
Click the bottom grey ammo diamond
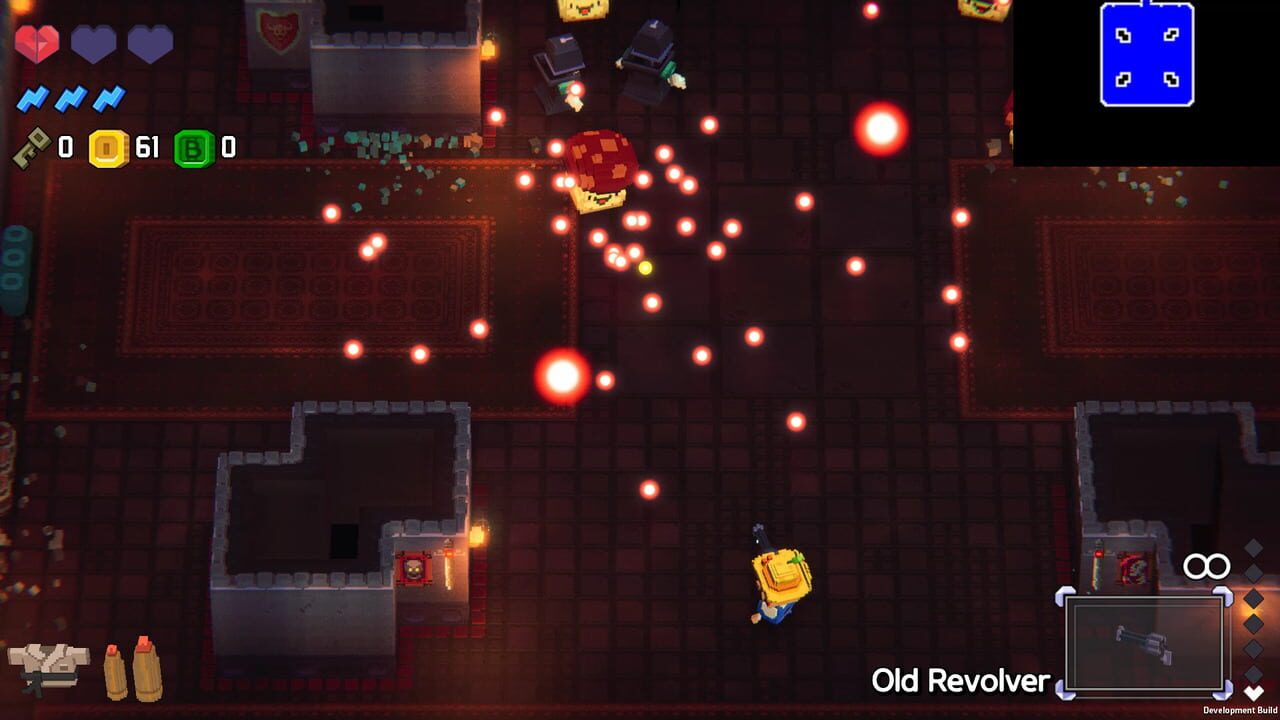pos(1253,674)
